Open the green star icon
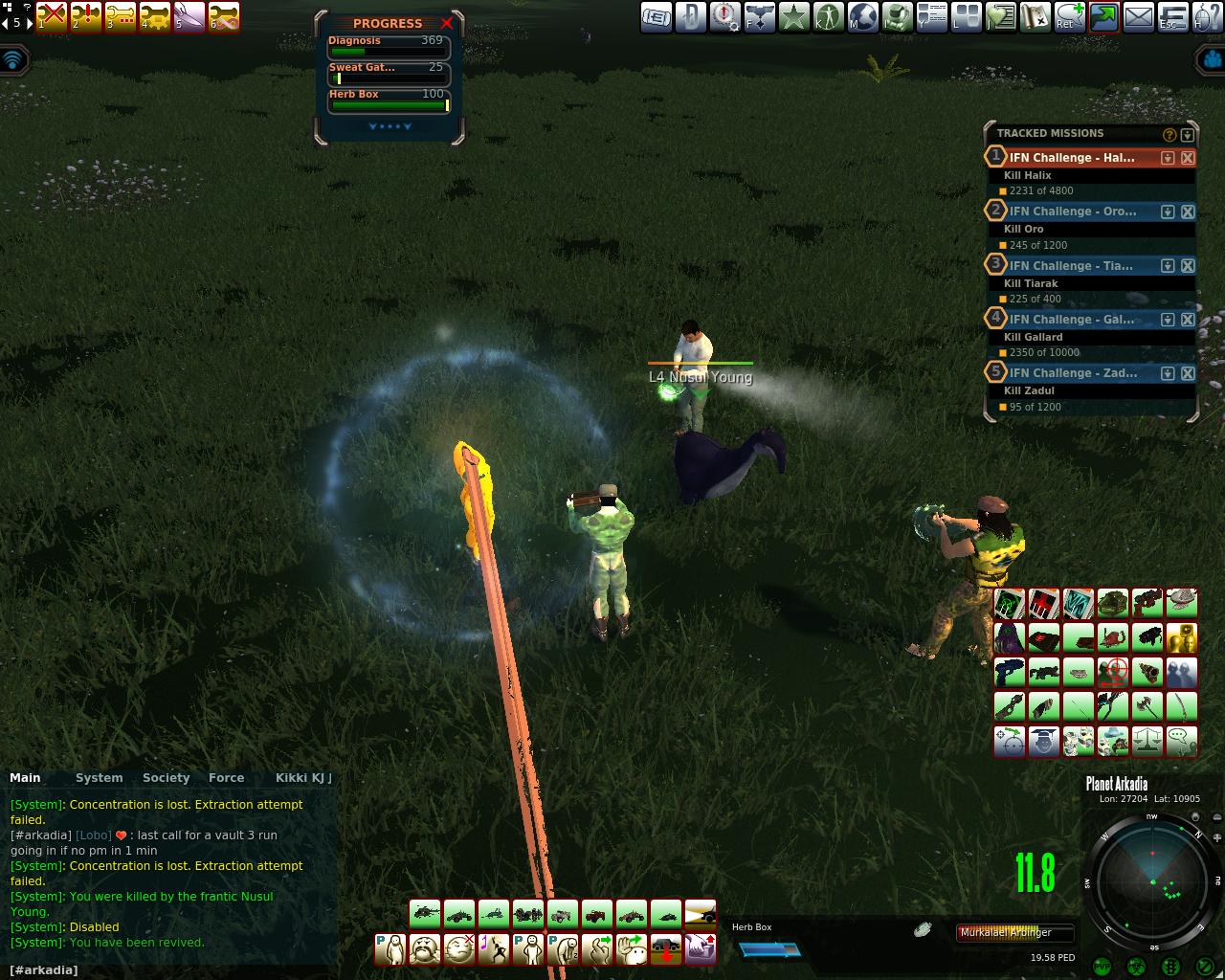1225x980 pixels. [793, 17]
